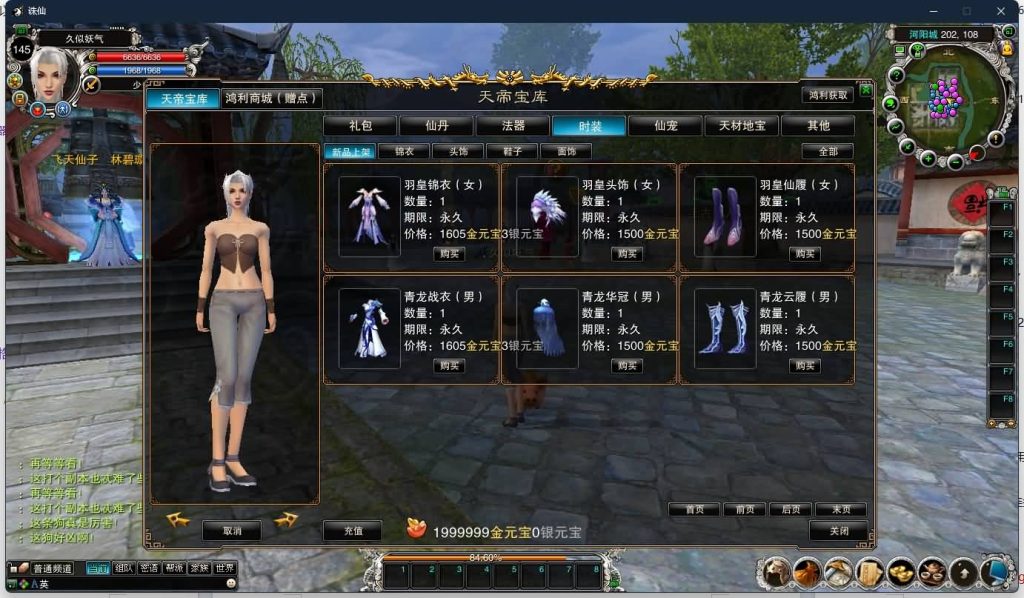
Task: Click the 充值 recharge button
Action: (x=351, y=531)
